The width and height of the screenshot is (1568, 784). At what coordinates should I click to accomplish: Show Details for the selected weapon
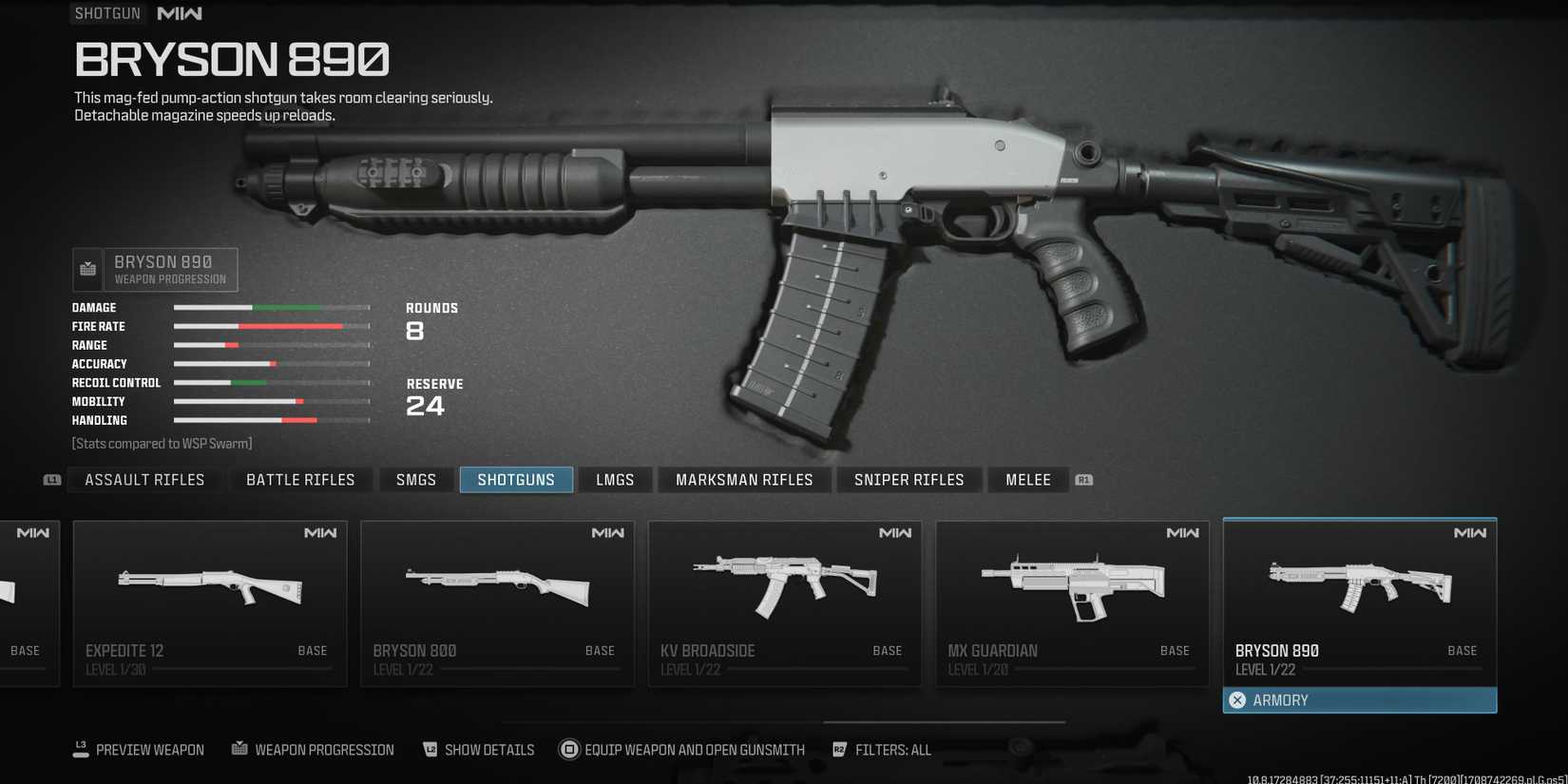479,750
